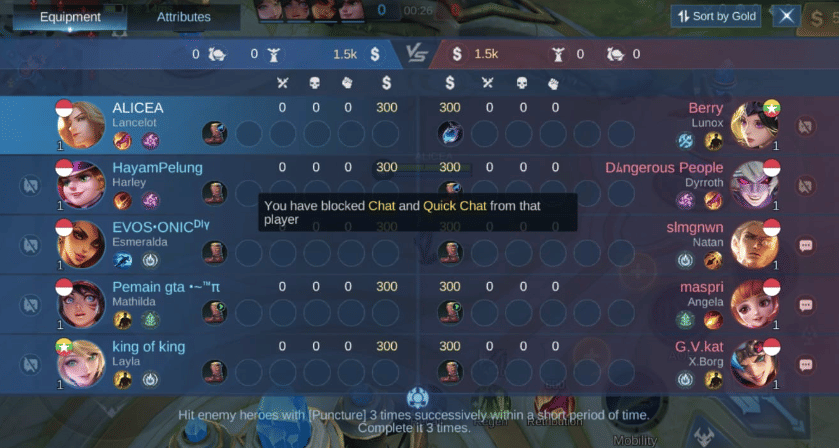Toggle the mute icon beside HayamPelung
This screenshot has width=839, height=448.
pyautogui.click(x=31, y=185)
